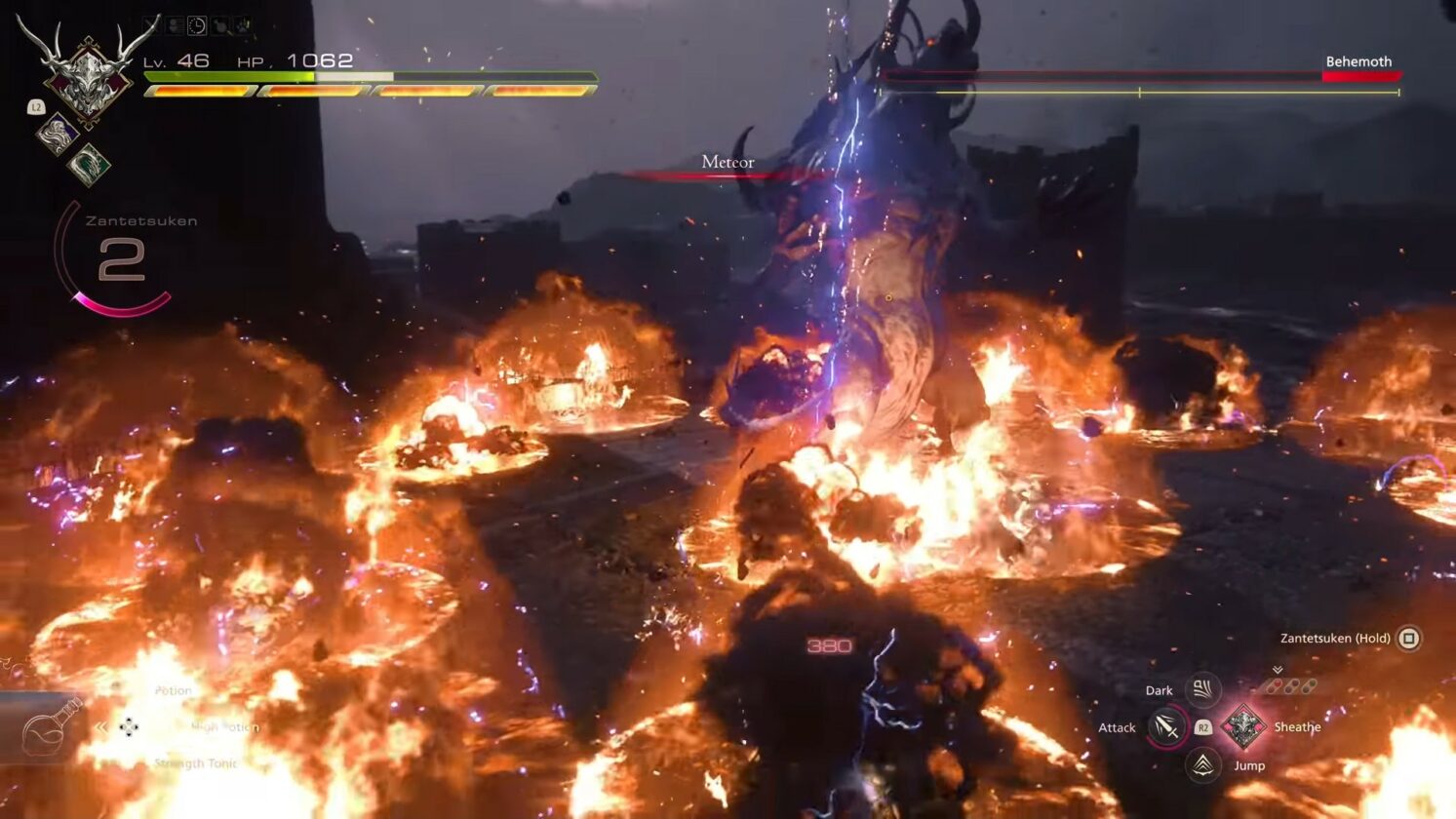
Task: Click the Zantetsuken square-button icon
Action: tap(1409, 638)
